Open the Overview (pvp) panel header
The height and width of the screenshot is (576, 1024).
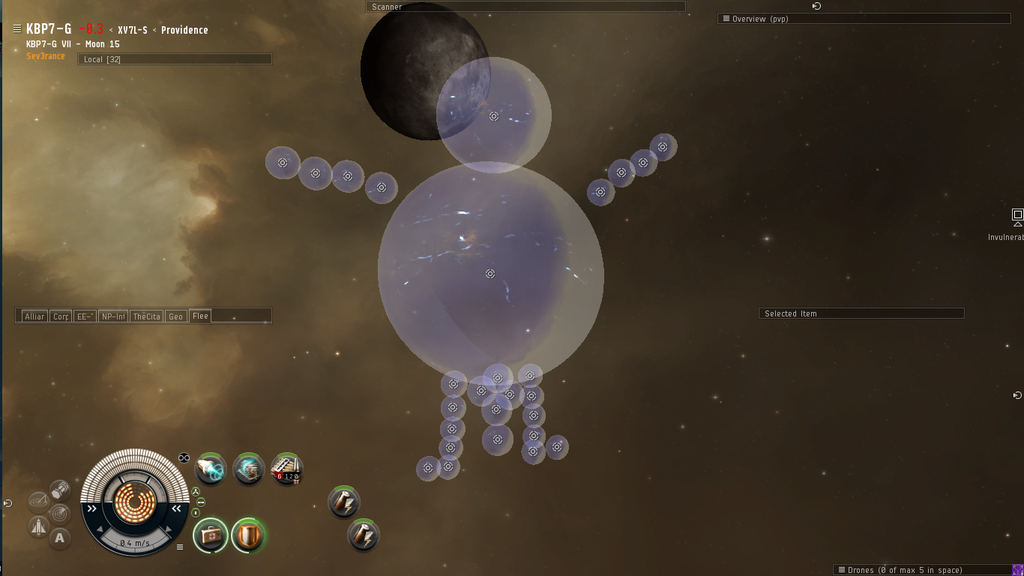(864, 19)
